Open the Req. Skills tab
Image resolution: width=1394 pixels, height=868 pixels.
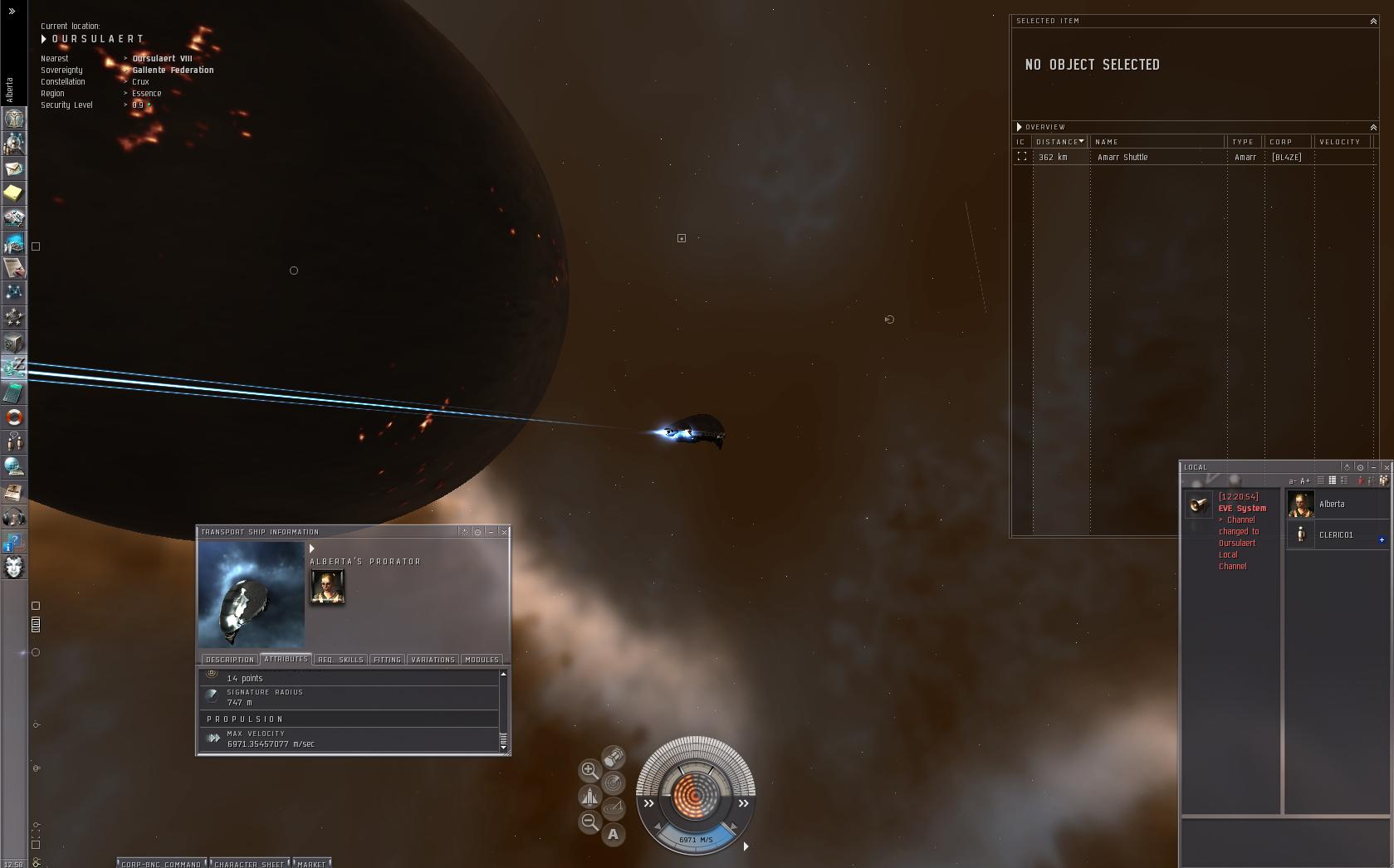[340, 660]
